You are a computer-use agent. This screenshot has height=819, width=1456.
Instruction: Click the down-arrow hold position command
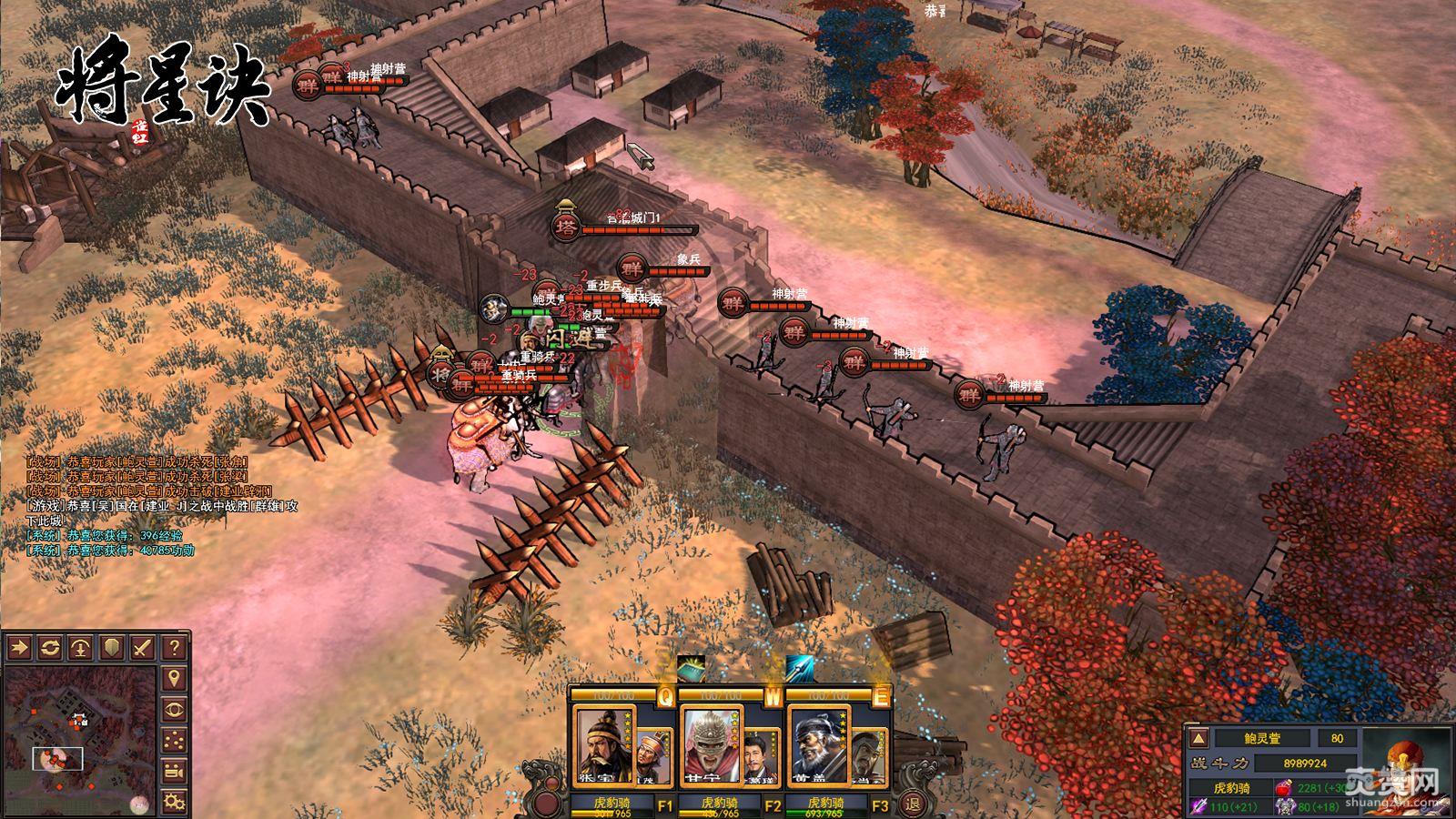pos(81,648)
